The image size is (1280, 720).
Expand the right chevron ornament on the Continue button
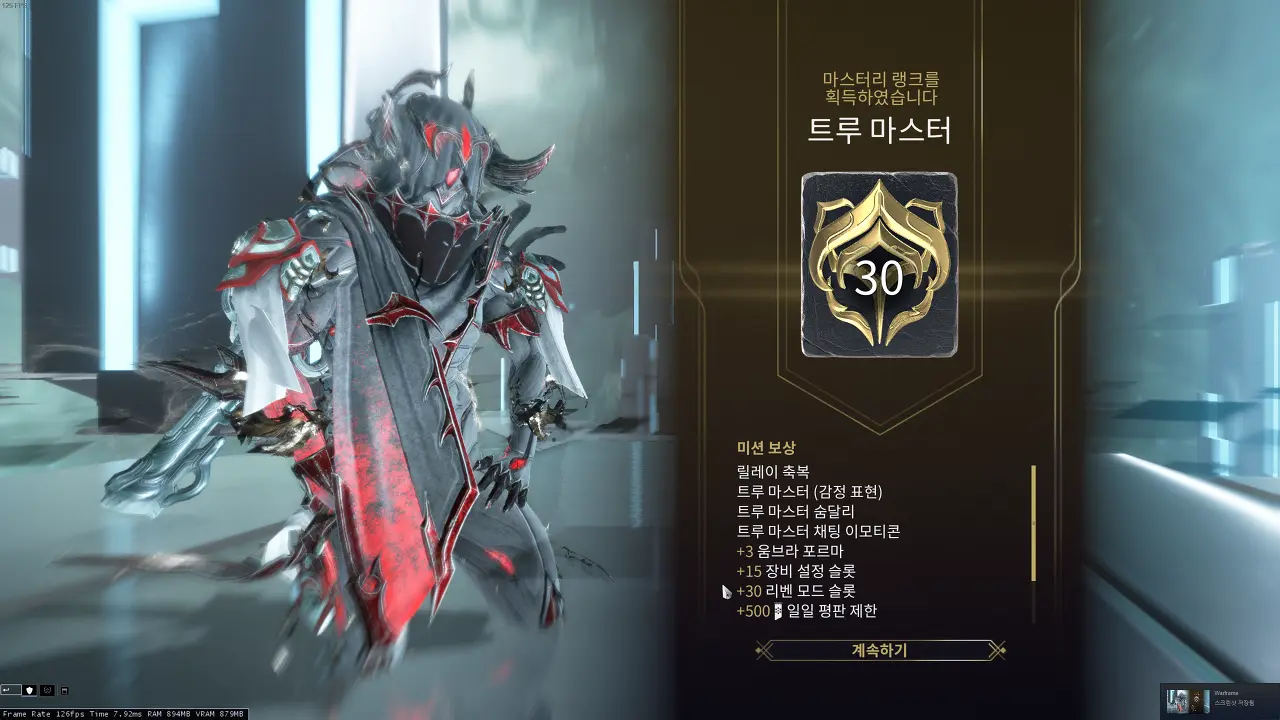click(997, 648)
